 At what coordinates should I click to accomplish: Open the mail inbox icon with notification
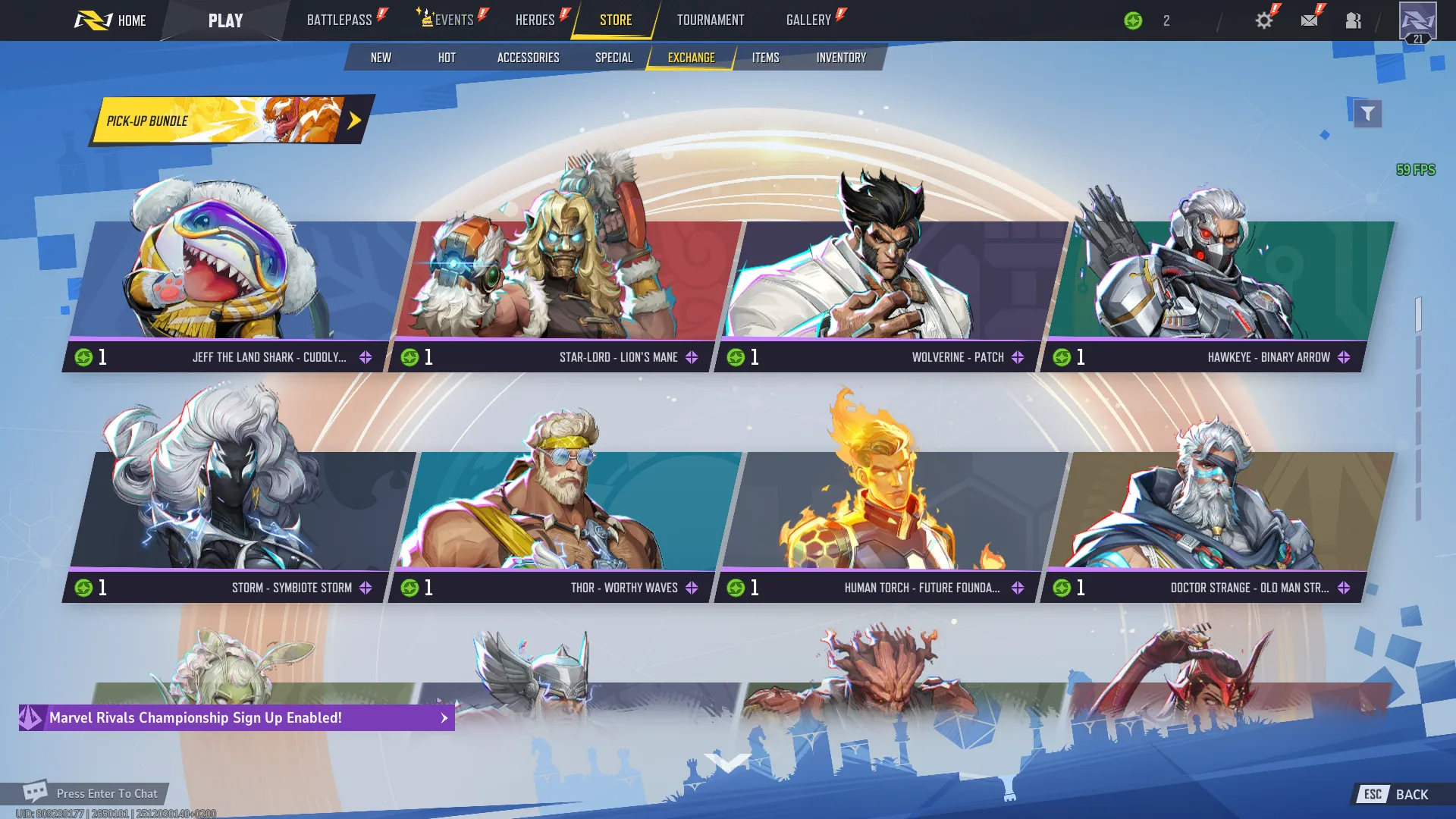1308,20
